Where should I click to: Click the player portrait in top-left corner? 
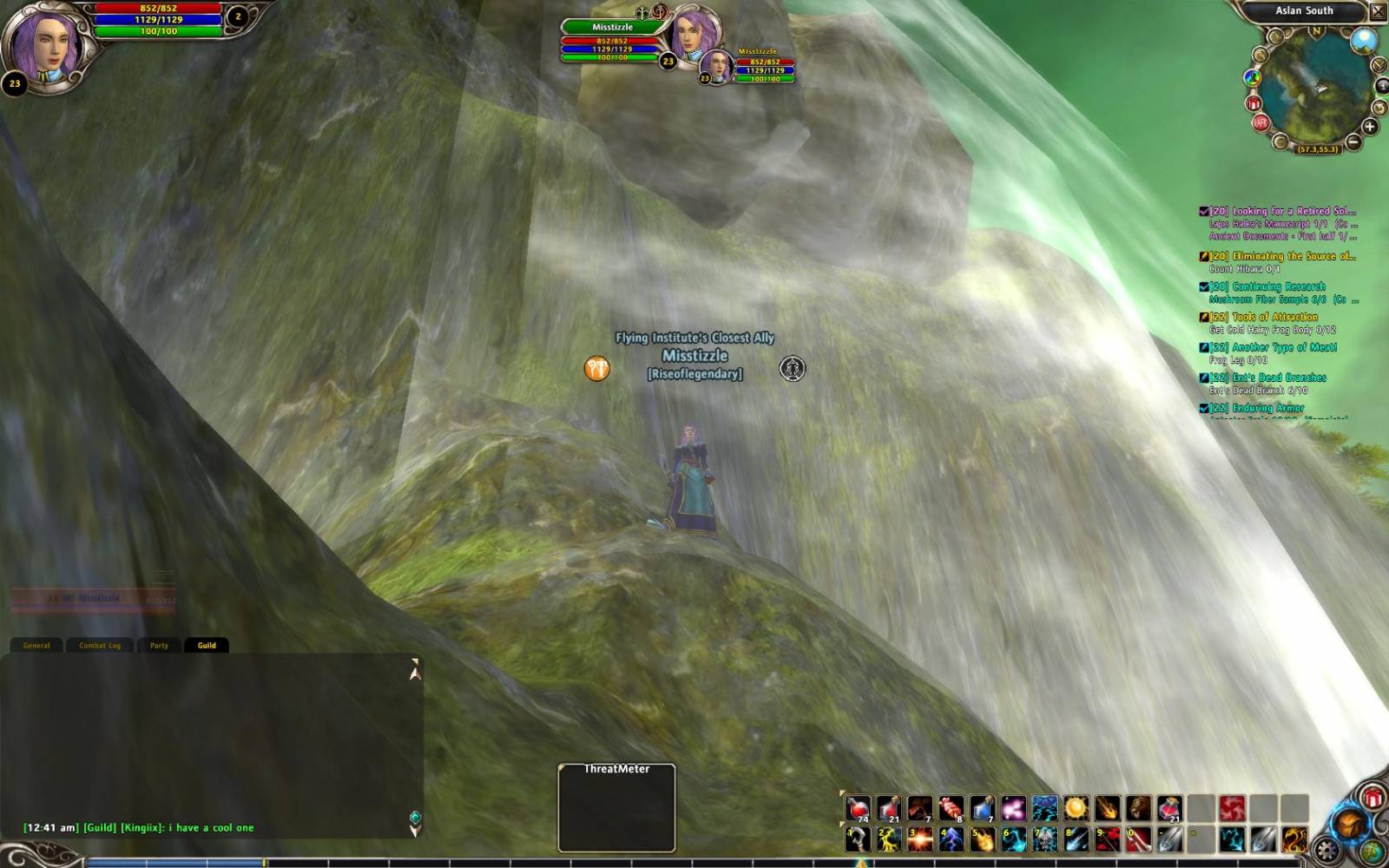point(43,43)
